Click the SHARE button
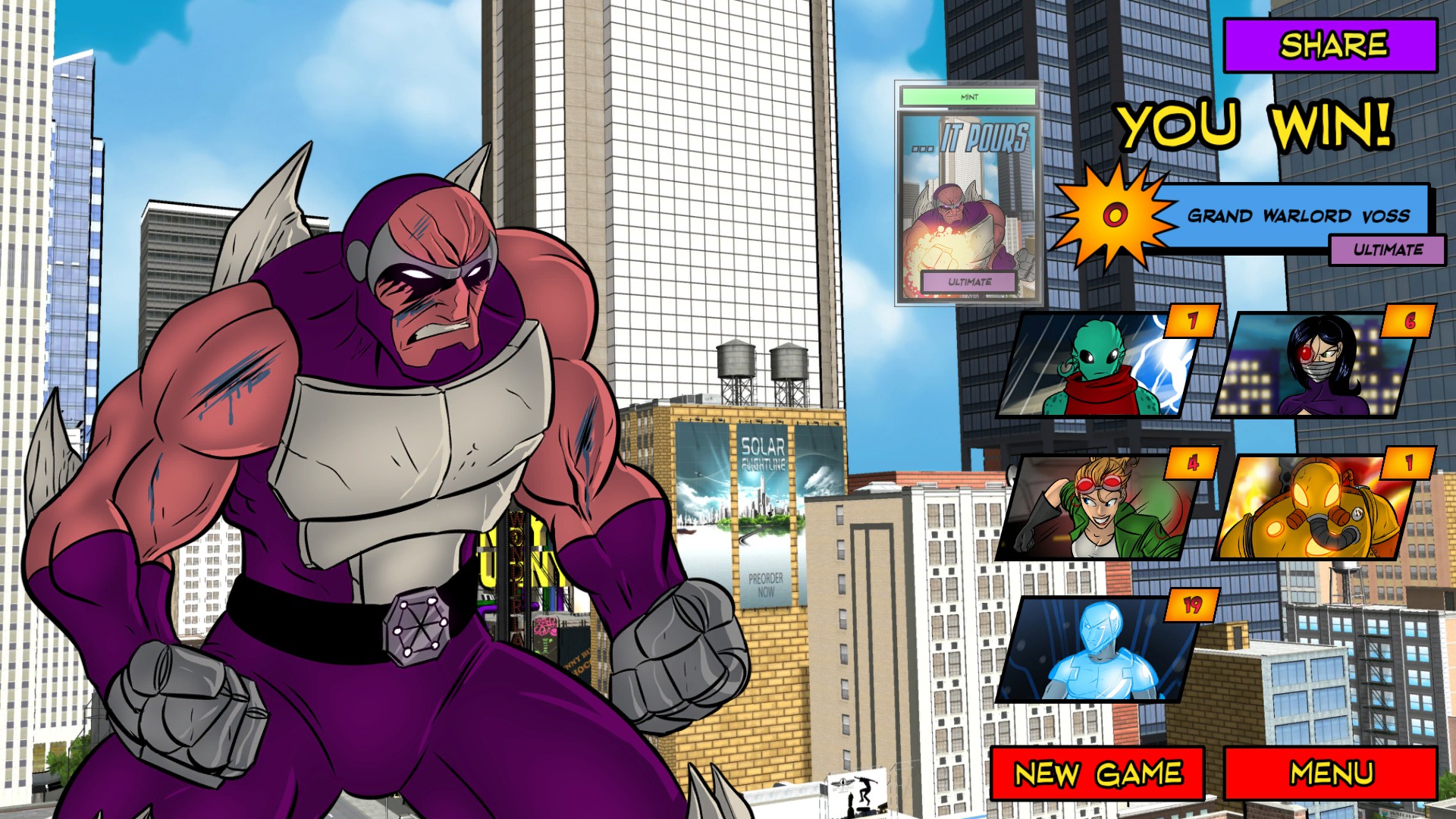Image resolution: width=1456 pixels, height=819 pixels. 1331,45
